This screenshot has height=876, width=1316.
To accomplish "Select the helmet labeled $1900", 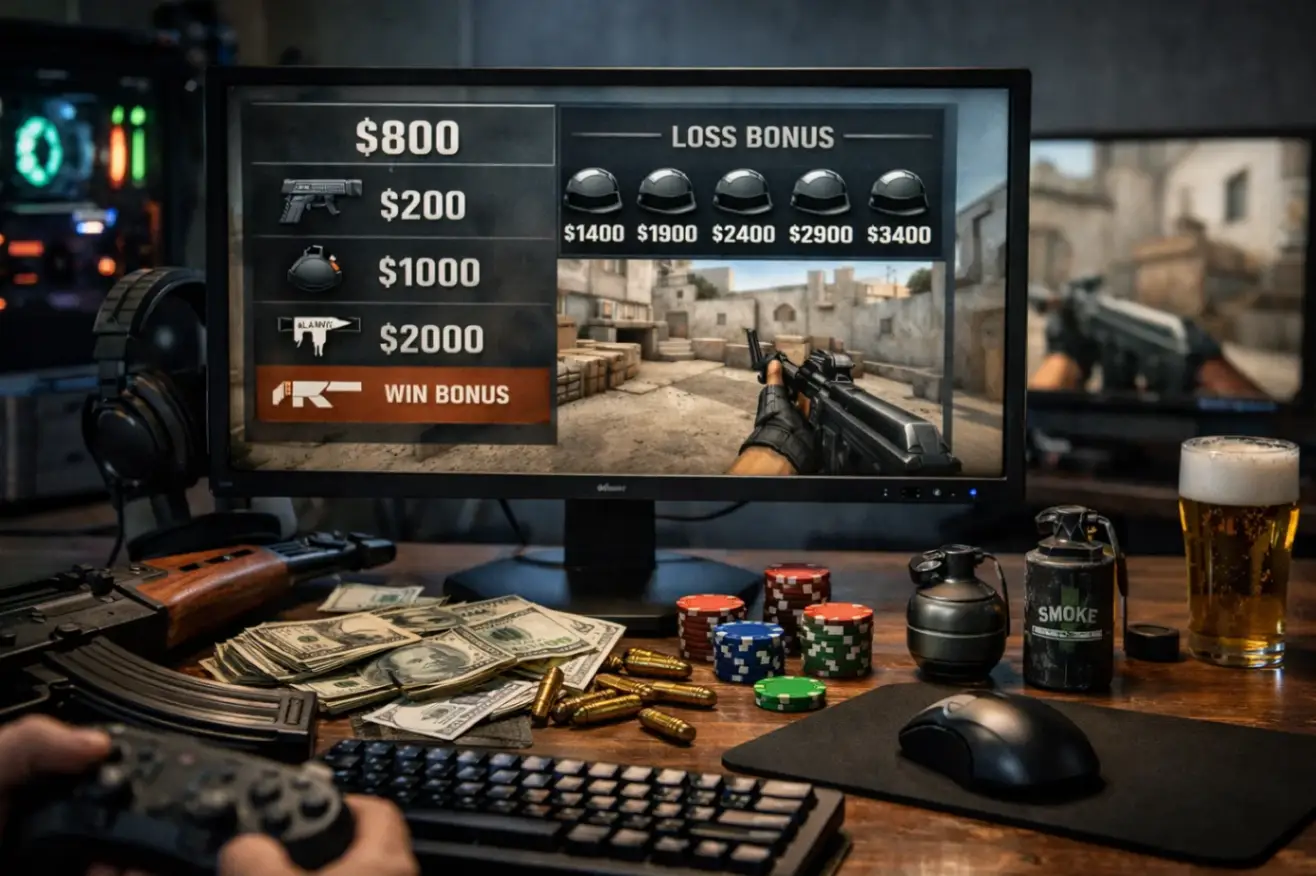I will [x=667, y=192].
